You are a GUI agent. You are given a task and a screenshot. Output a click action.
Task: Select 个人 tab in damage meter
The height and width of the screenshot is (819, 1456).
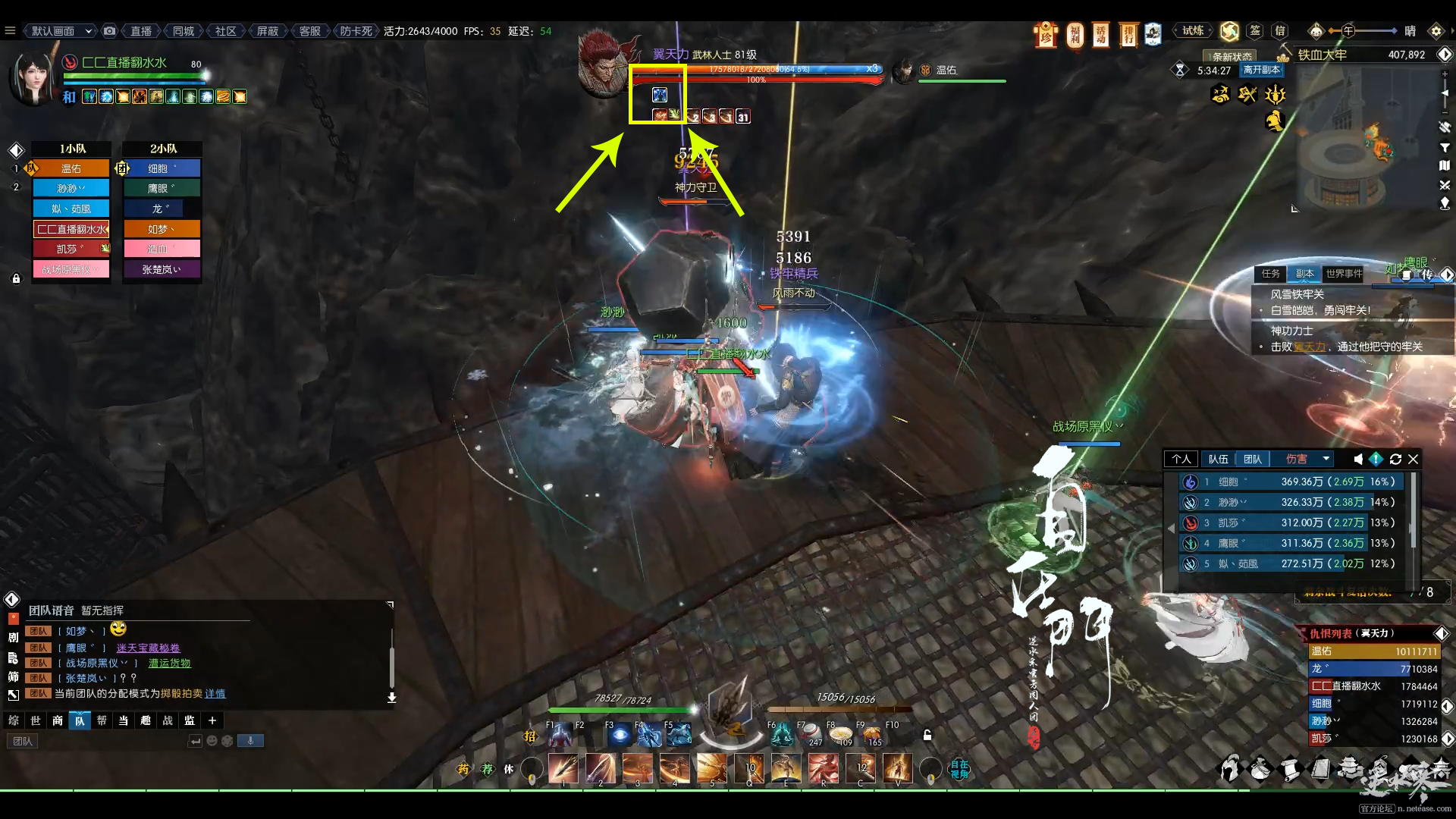point(1181,459)
